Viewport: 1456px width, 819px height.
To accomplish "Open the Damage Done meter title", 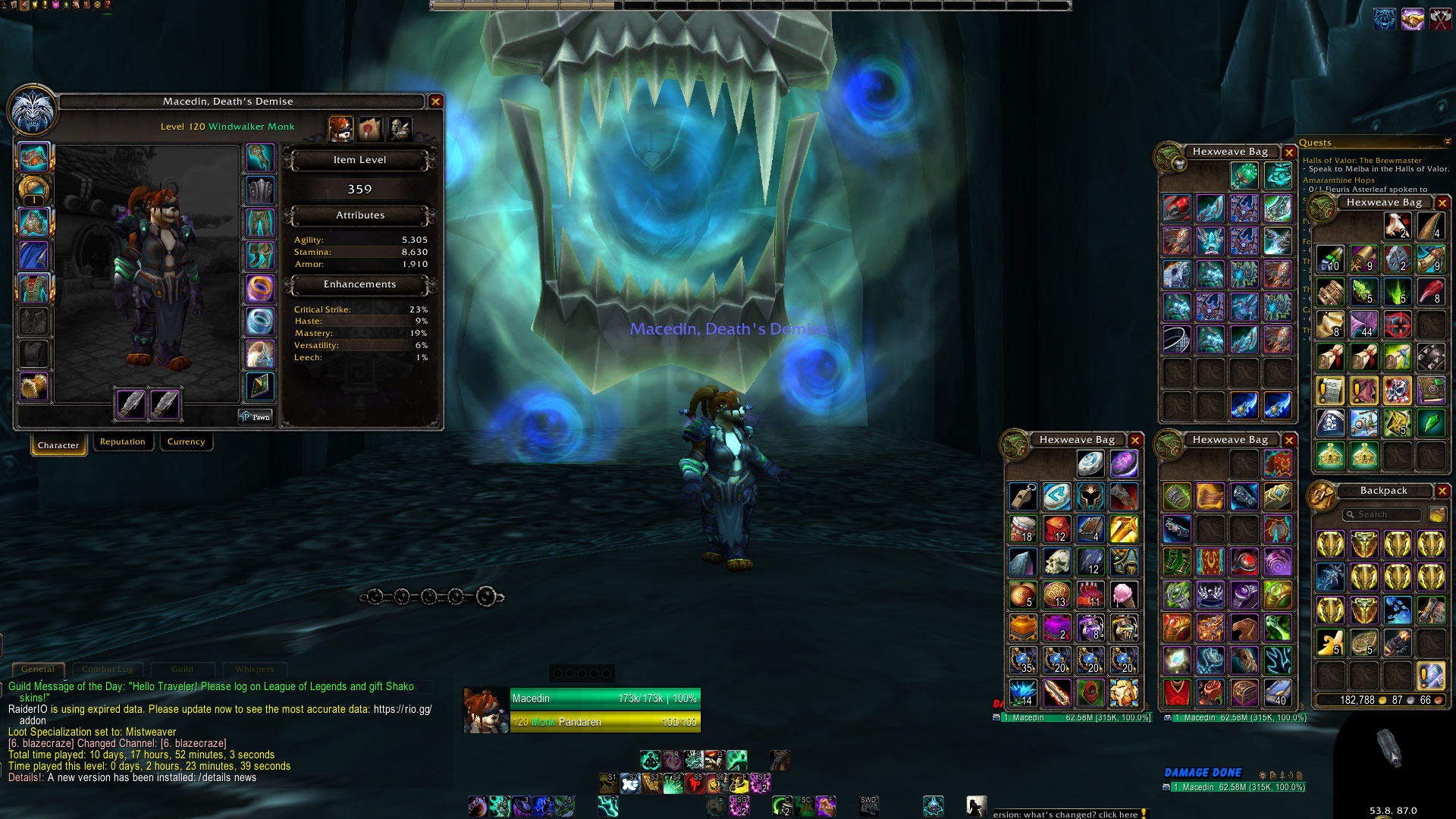I will click(1203, 773).
